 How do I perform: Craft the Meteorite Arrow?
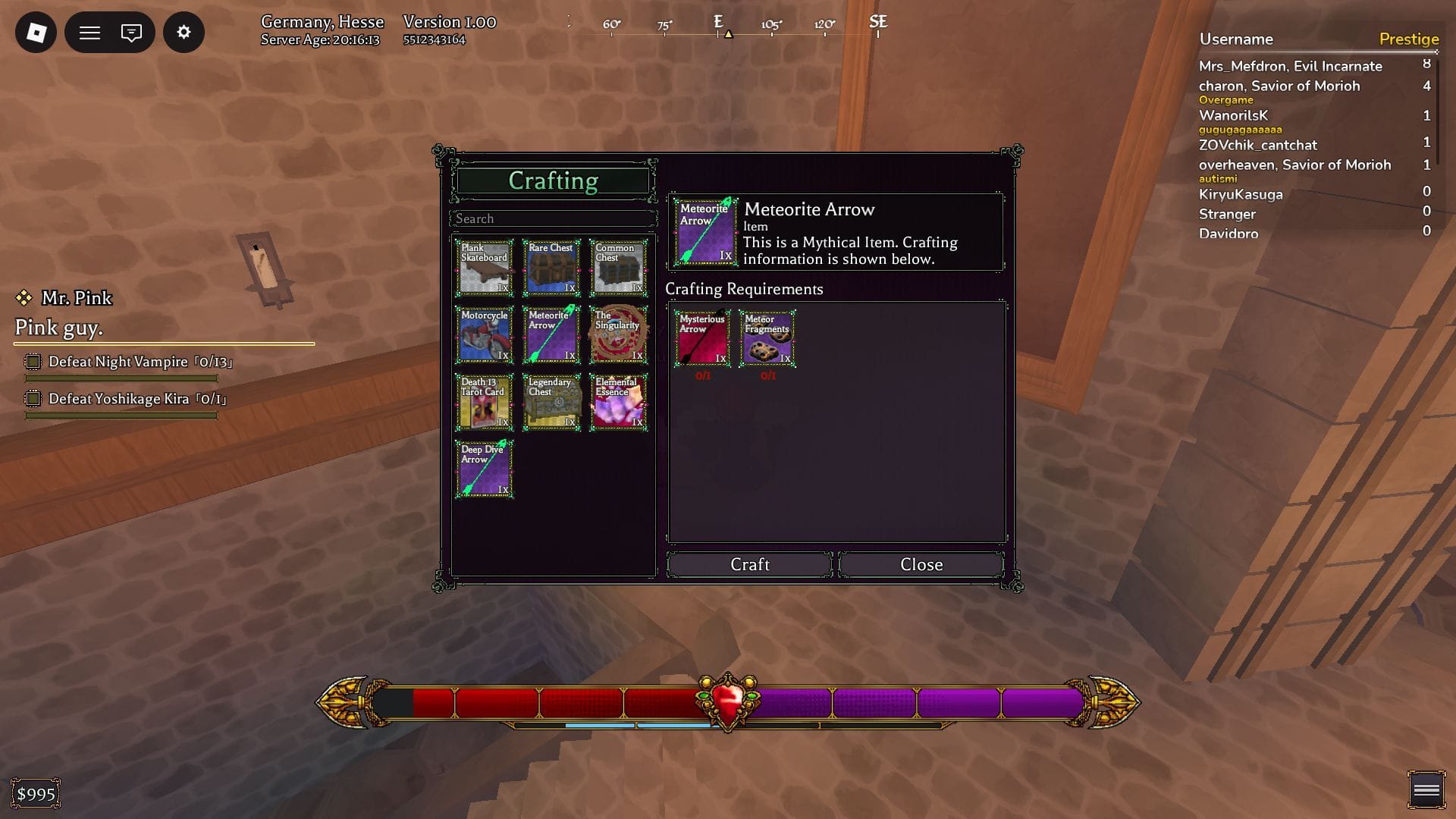point(749,564)
